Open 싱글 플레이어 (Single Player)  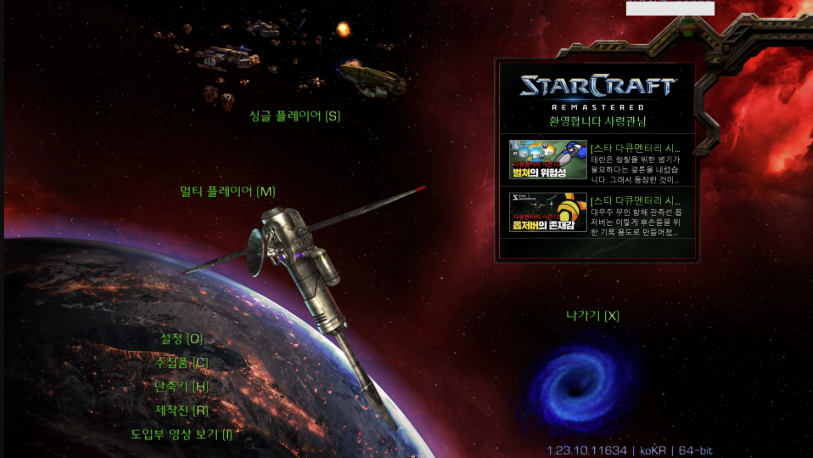click(294, 115)
